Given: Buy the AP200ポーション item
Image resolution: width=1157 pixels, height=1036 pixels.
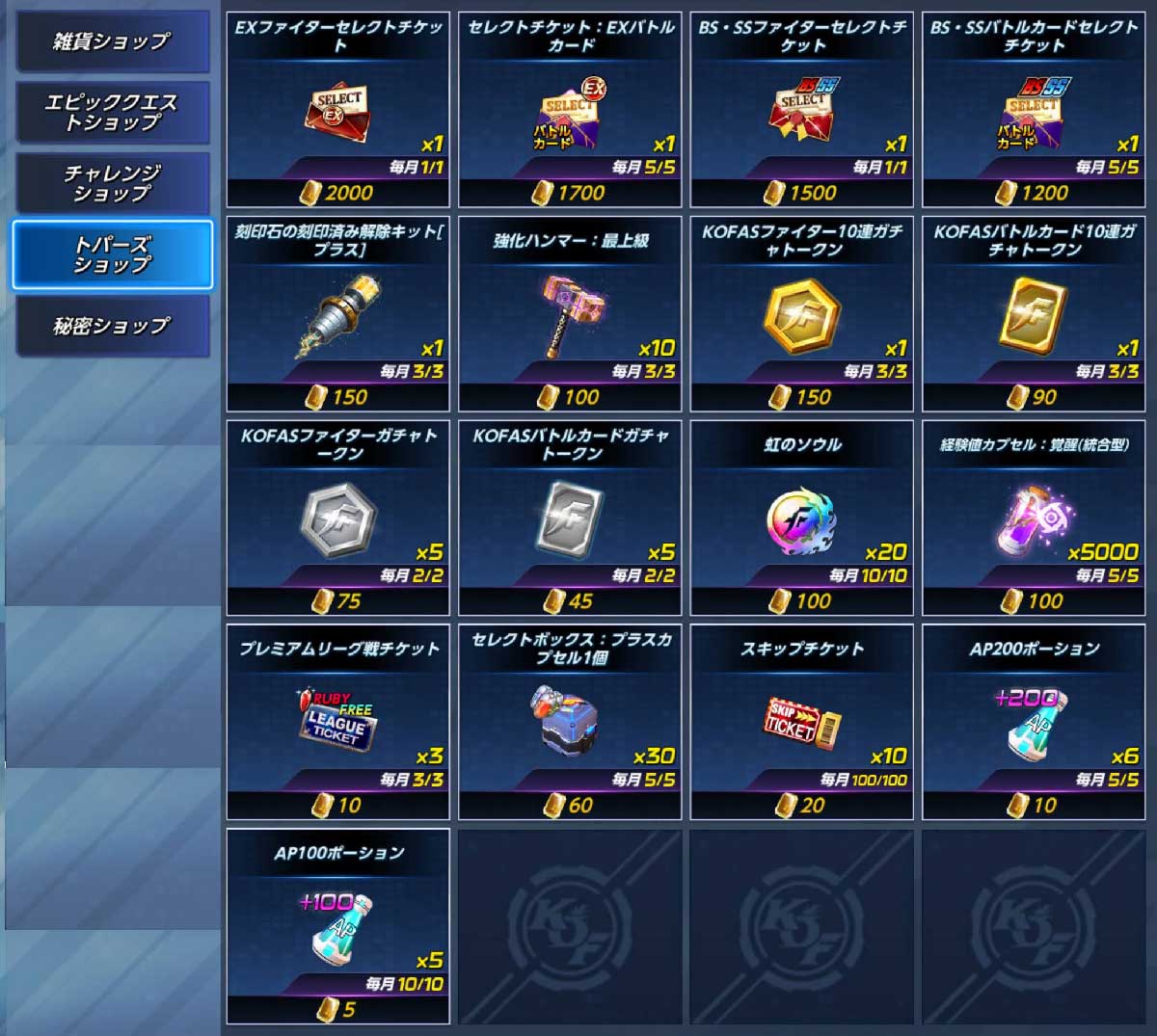Looking at the screenshot, I should (x=1034, y=723).
